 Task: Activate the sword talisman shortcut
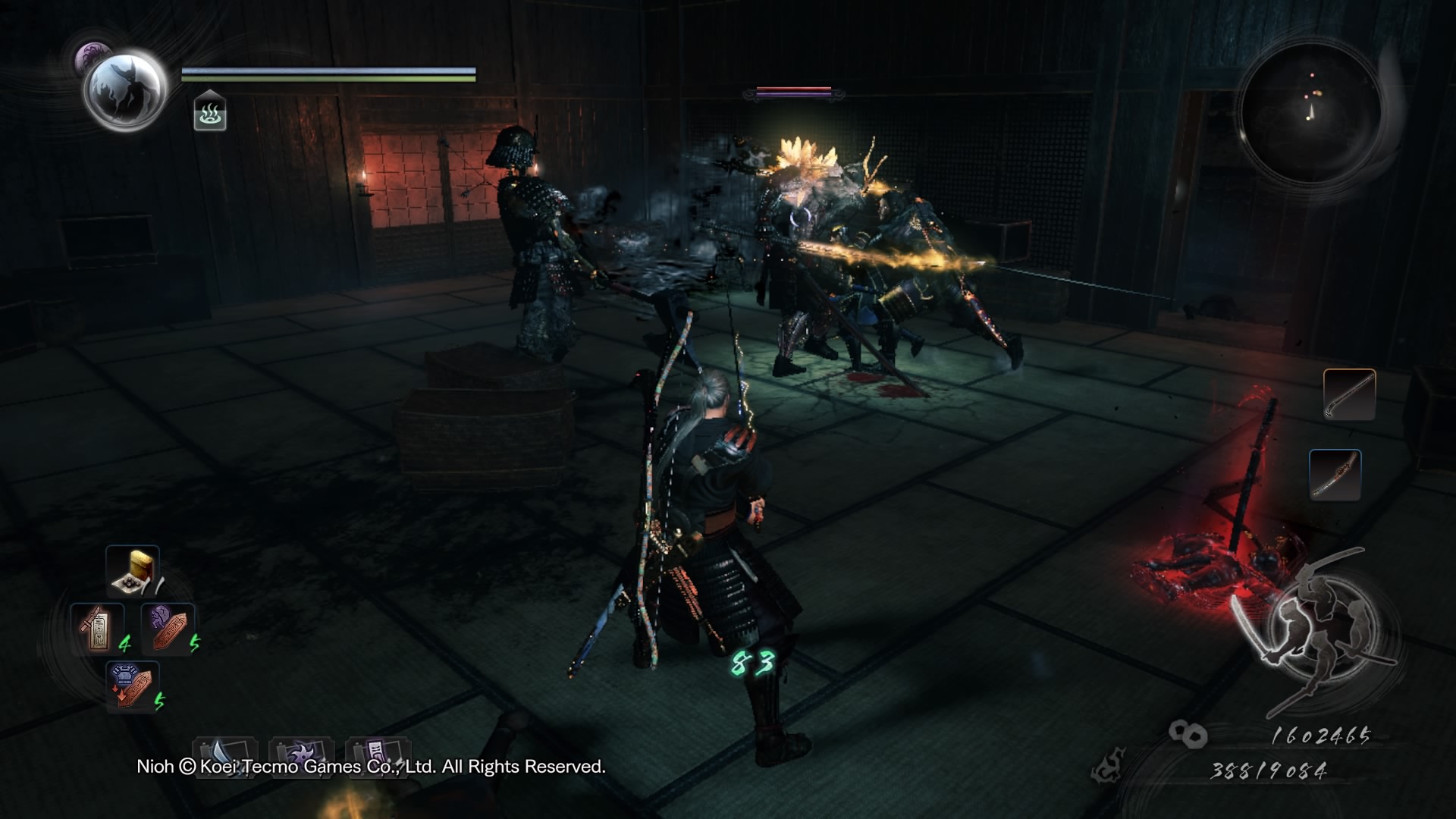coord(97,629)
